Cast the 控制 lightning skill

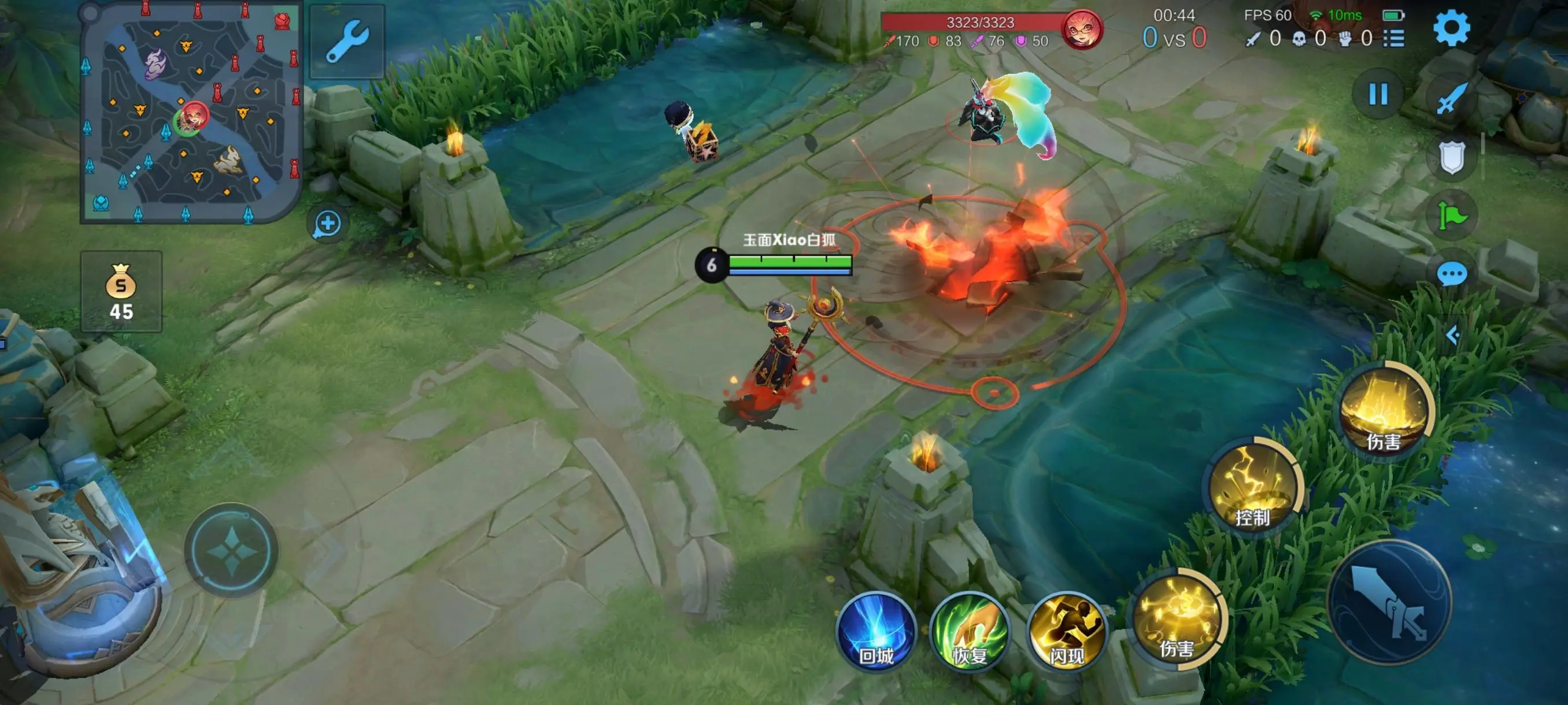(1252, 486)
